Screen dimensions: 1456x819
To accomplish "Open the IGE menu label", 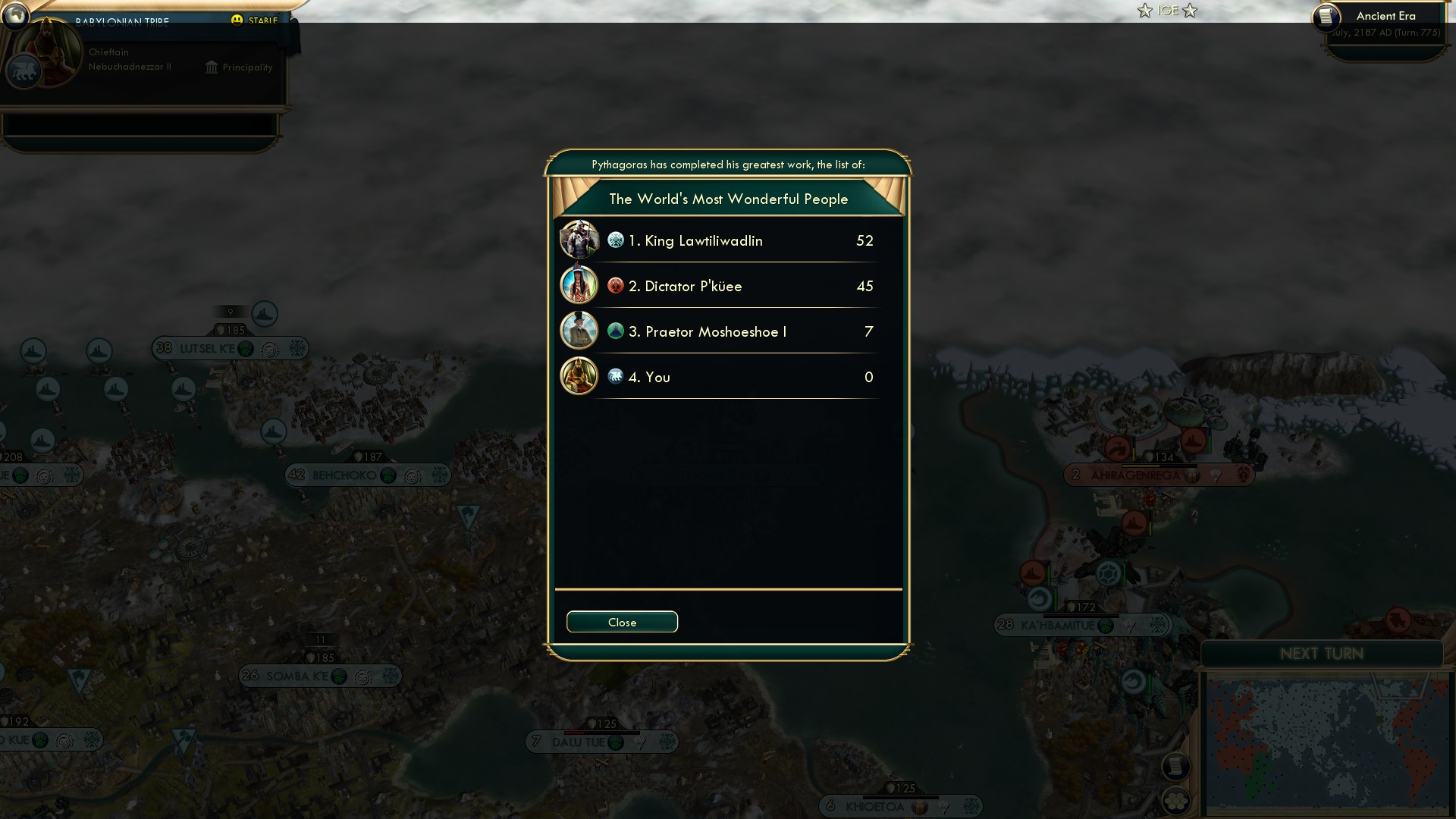I will (1167, 11).
